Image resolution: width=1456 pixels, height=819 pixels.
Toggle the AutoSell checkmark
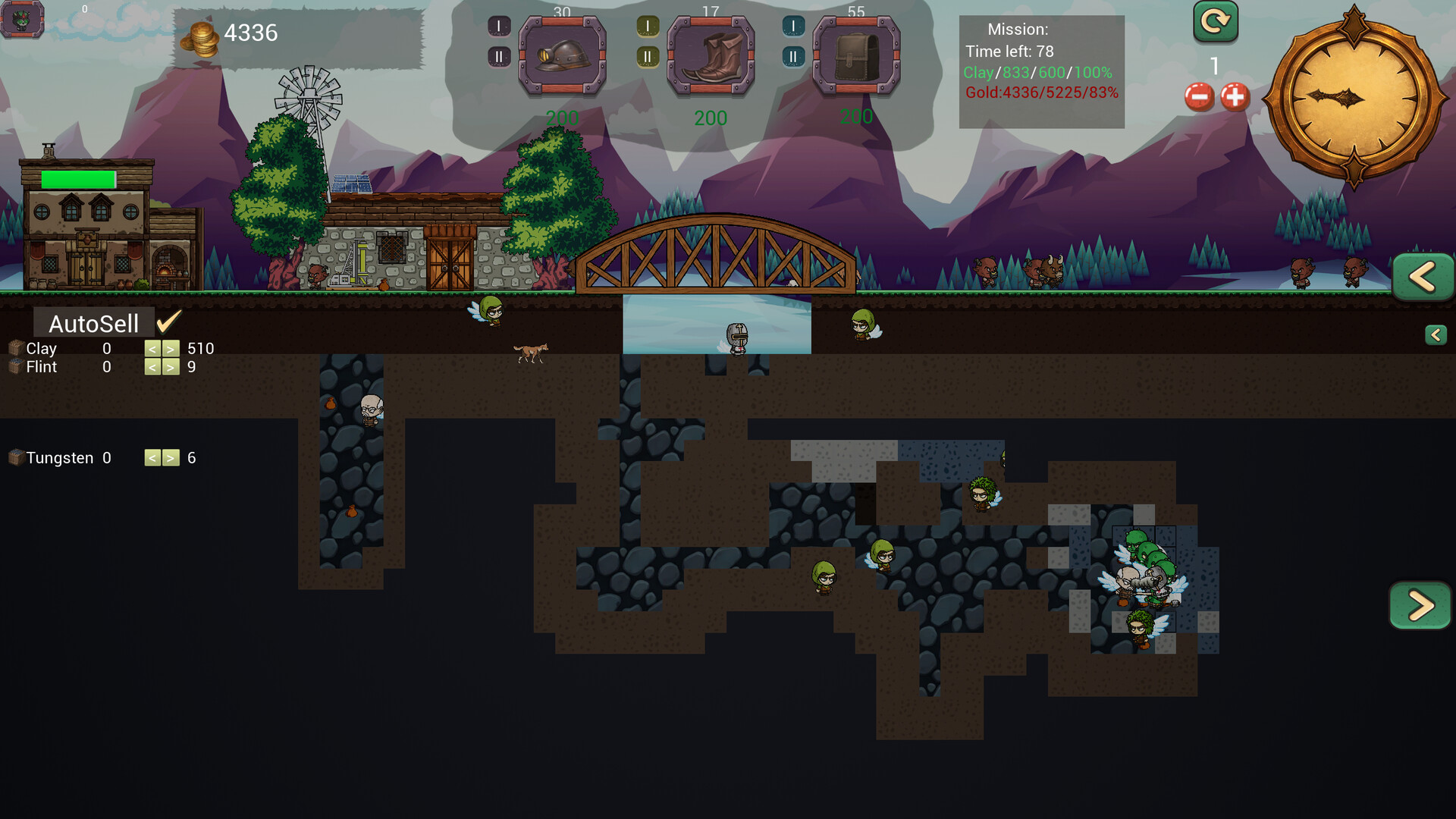pyautogui.click(x=168, y=322)
